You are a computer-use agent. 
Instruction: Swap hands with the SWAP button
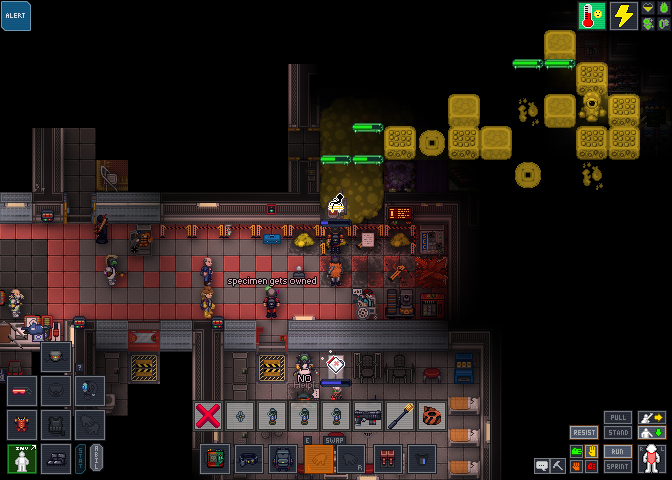[335, 439]
